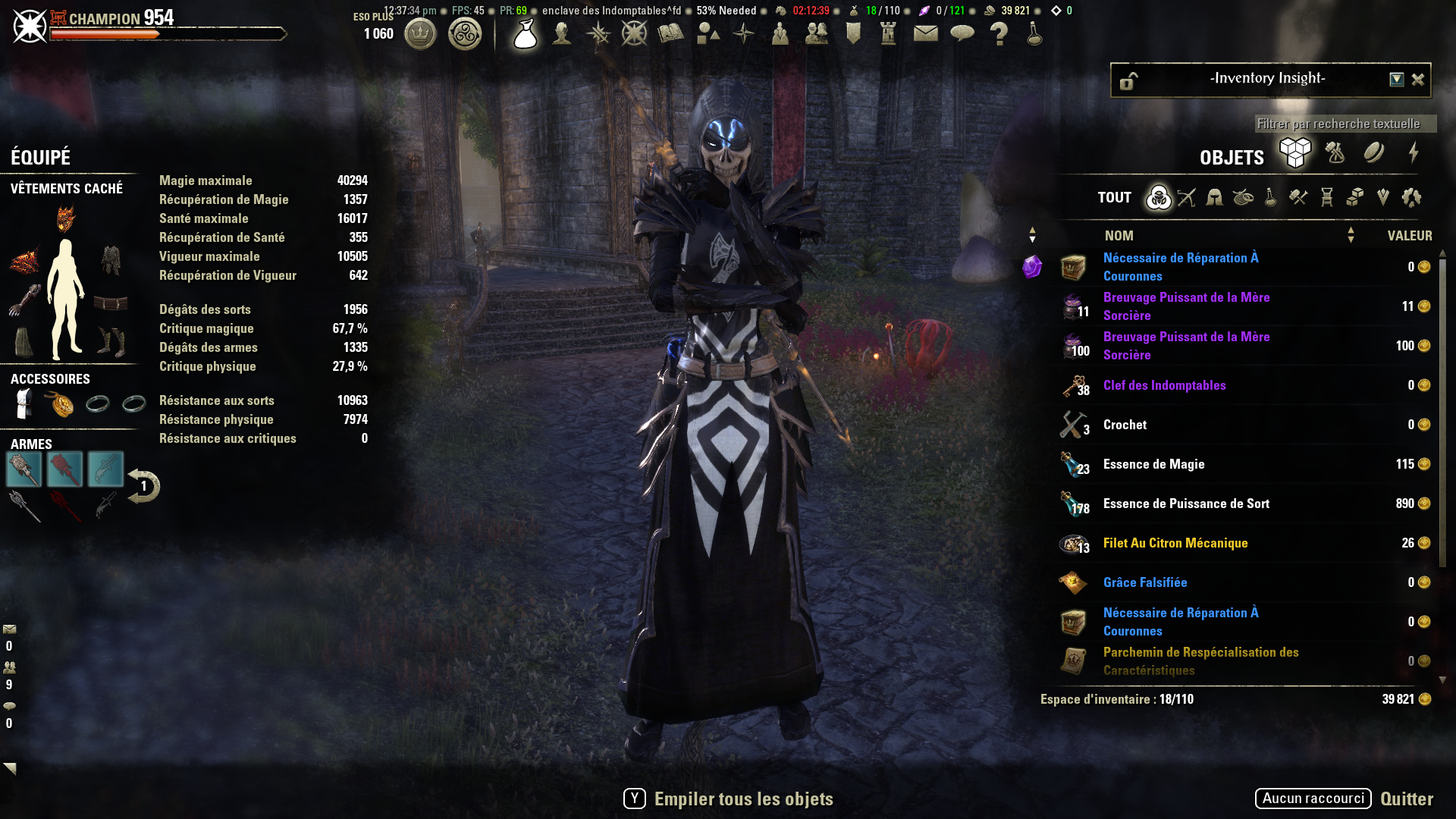This screenshot has width=1456, height=819.
Task: Choose Essence de Puissance de Sort
Action: pos(1185,504)
